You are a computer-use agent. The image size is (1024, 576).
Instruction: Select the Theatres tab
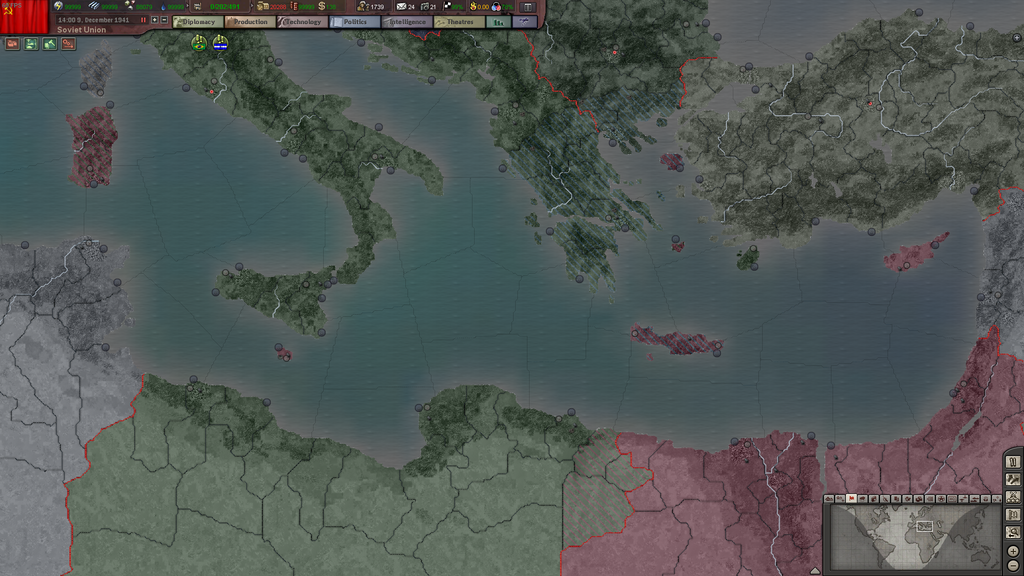pyautogui.click(x=458, y=21)
